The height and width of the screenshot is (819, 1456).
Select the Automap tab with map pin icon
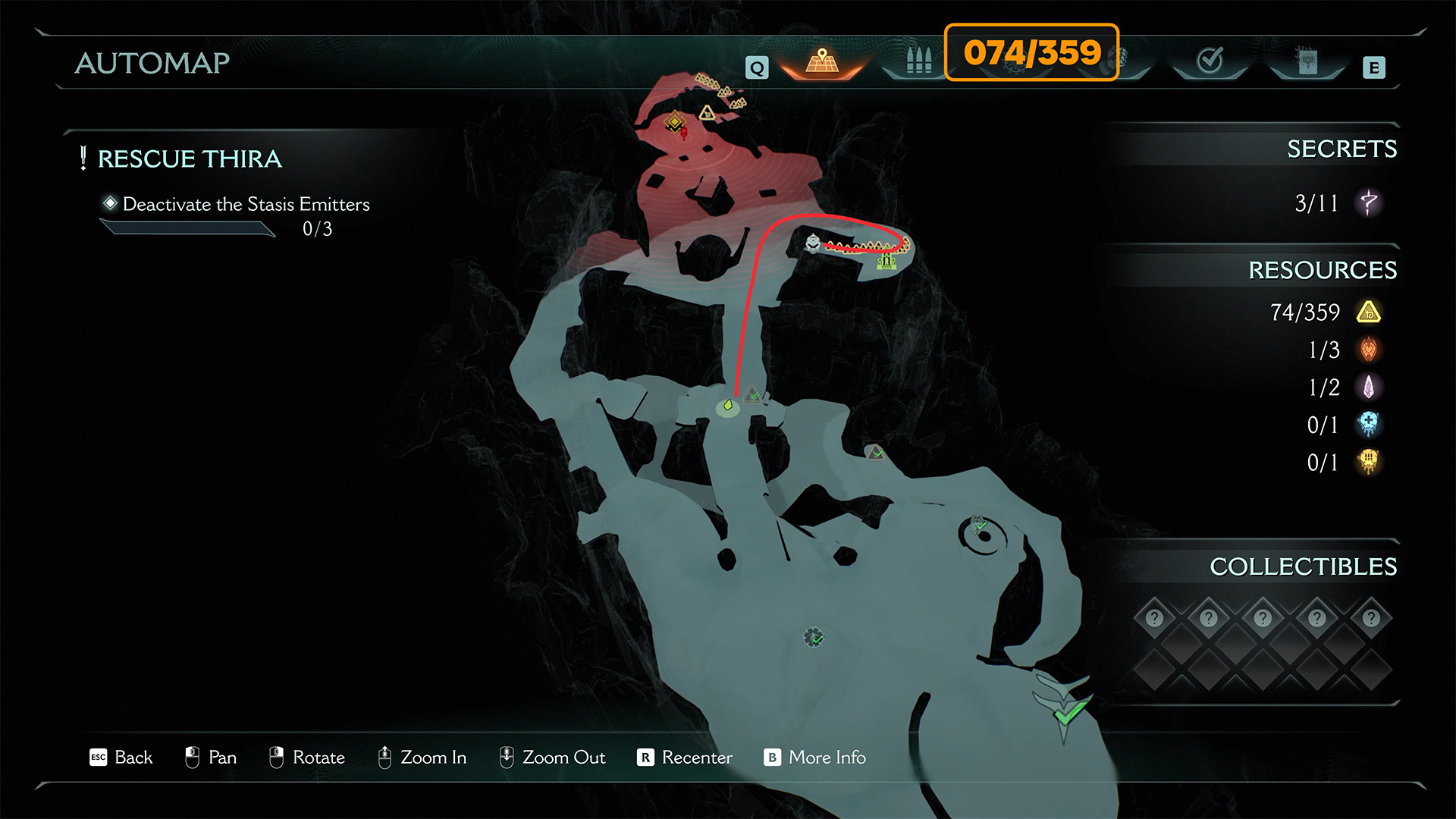coord(822,62)
